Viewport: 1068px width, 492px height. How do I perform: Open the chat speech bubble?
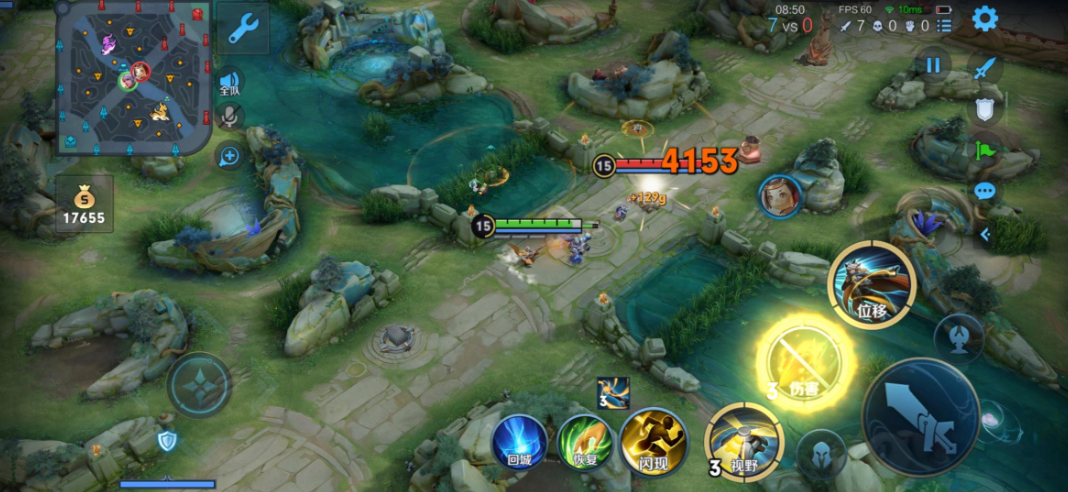[985, 190]
